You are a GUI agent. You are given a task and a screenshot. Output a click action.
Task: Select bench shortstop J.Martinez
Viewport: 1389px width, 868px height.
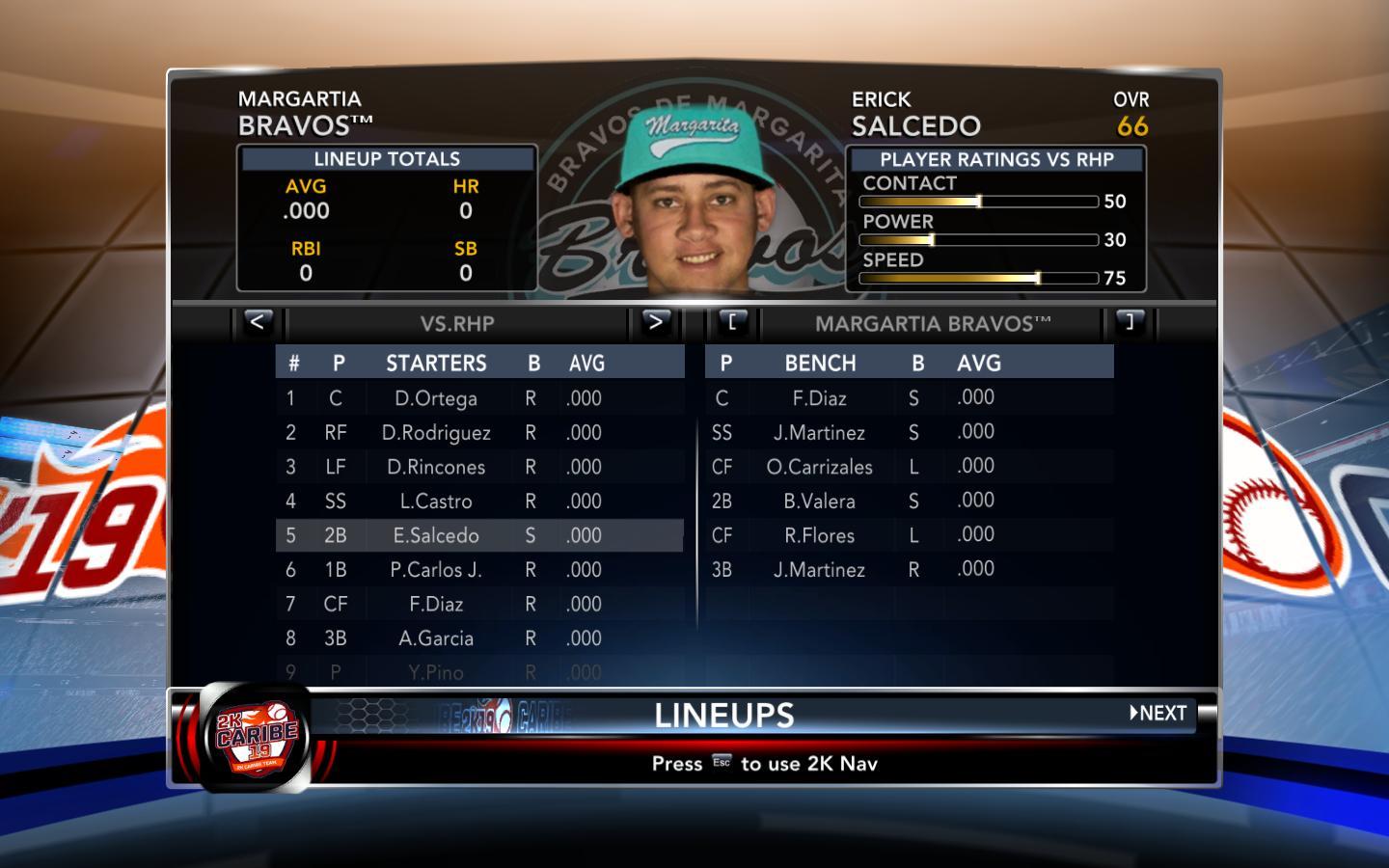(x=820, y=433)
